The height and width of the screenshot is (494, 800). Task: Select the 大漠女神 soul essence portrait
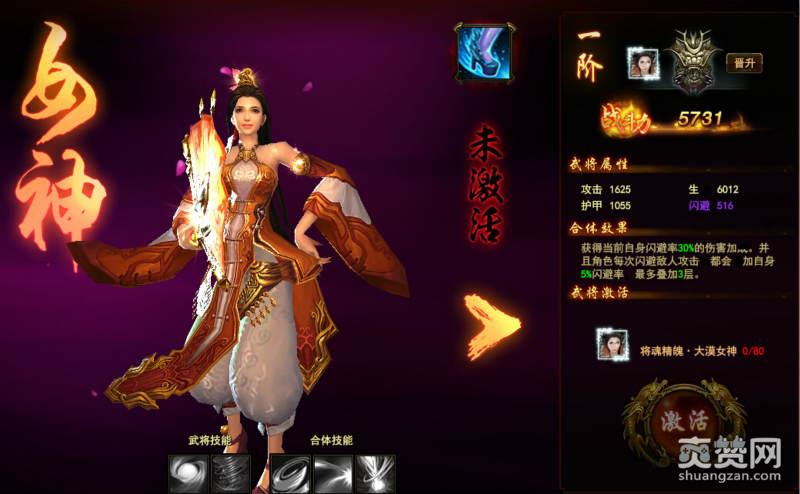[x=612, y=346]
